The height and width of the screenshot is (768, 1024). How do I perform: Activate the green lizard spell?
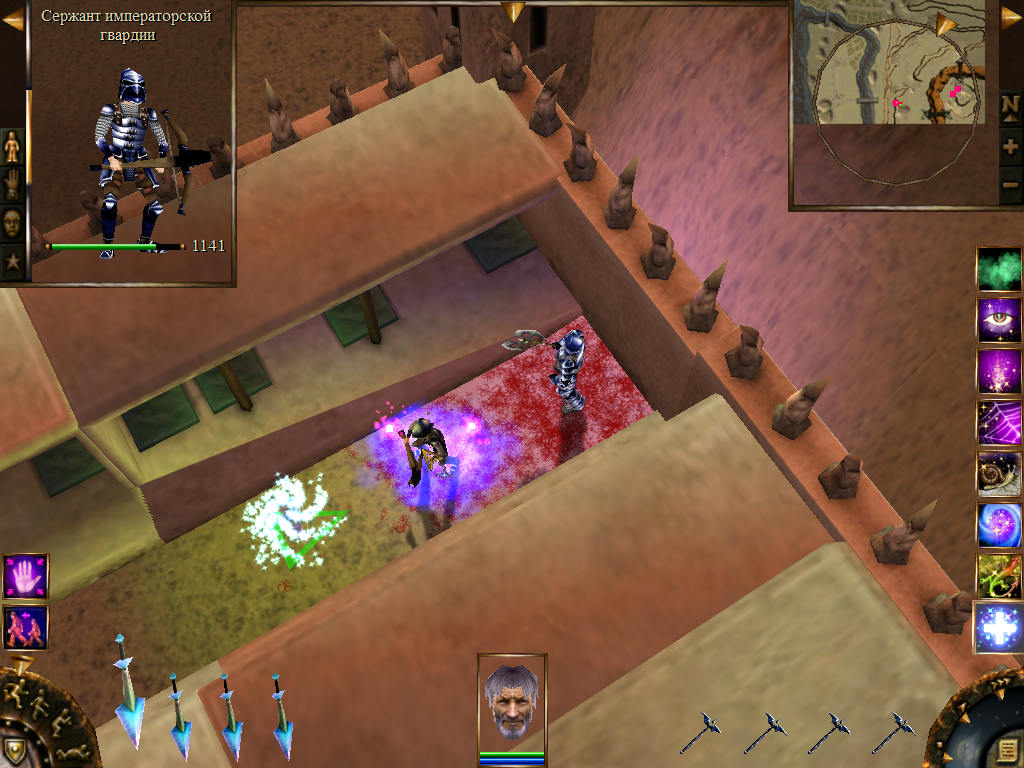point(998,575)
